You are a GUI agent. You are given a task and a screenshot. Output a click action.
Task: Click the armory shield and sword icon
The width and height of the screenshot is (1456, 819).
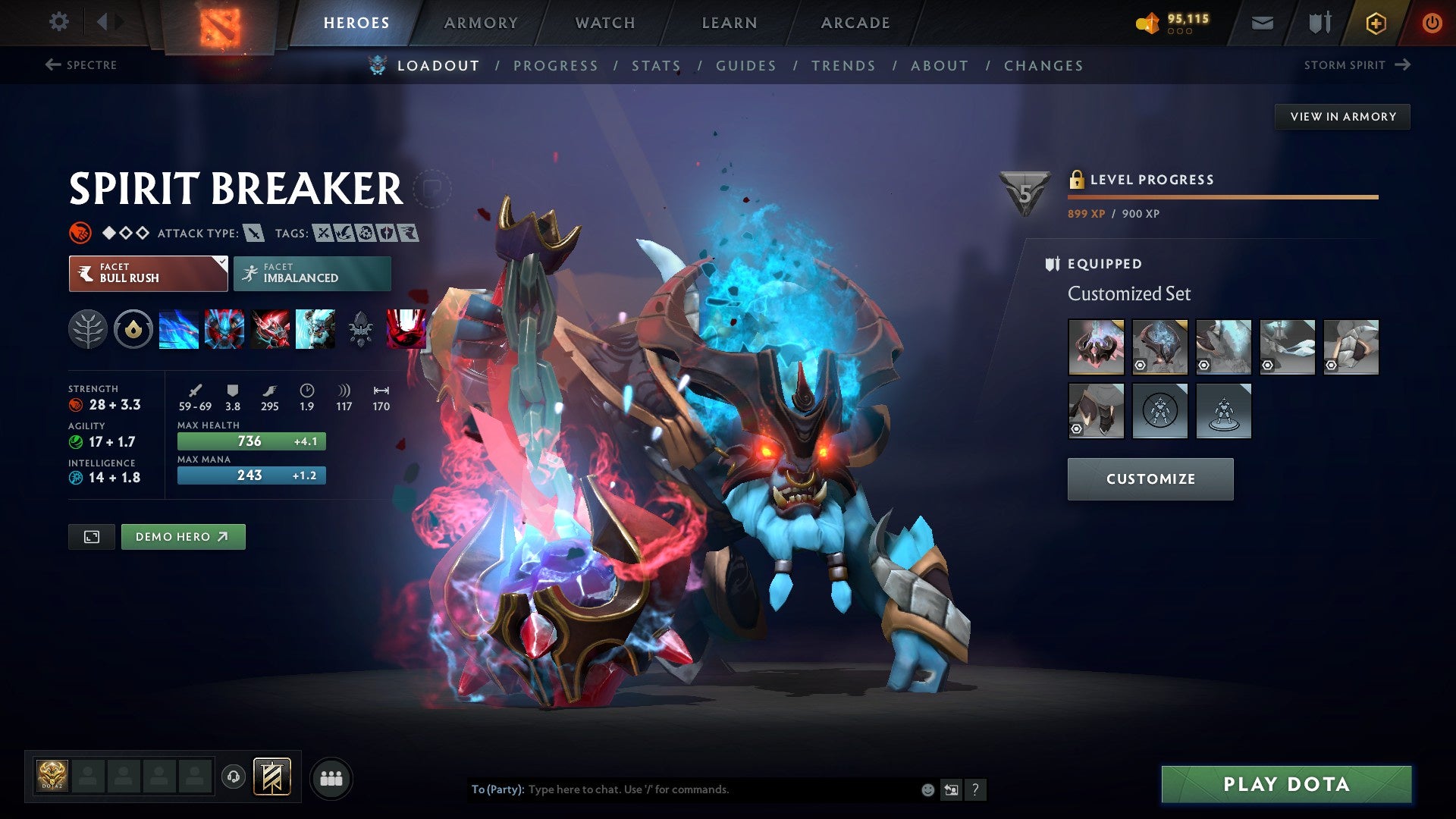coord(1319,23)
